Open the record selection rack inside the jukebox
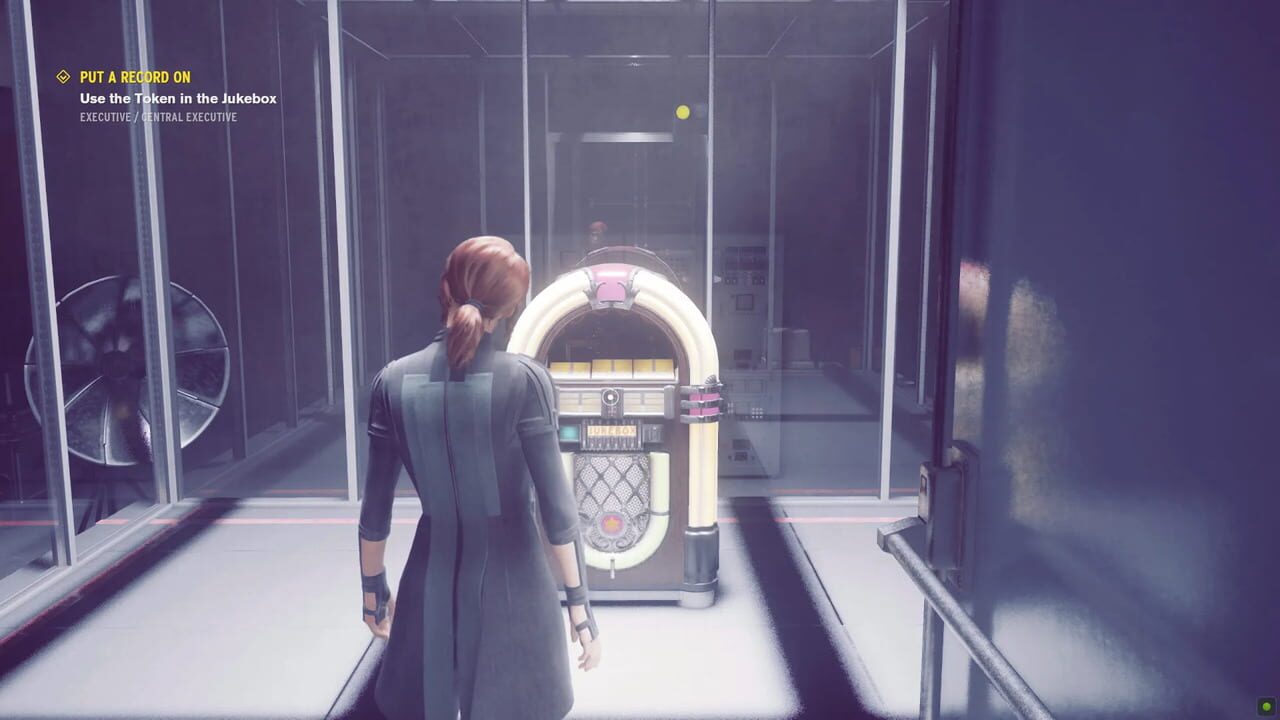Screen dimensions: 1280x720 pos(619,366)
